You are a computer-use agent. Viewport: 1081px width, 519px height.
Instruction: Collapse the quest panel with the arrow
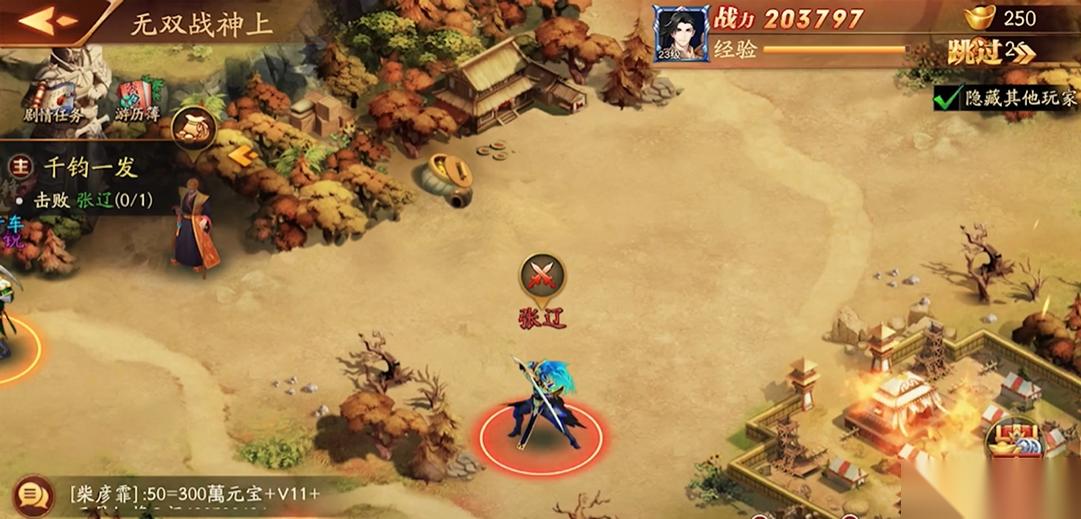point(241,155)
